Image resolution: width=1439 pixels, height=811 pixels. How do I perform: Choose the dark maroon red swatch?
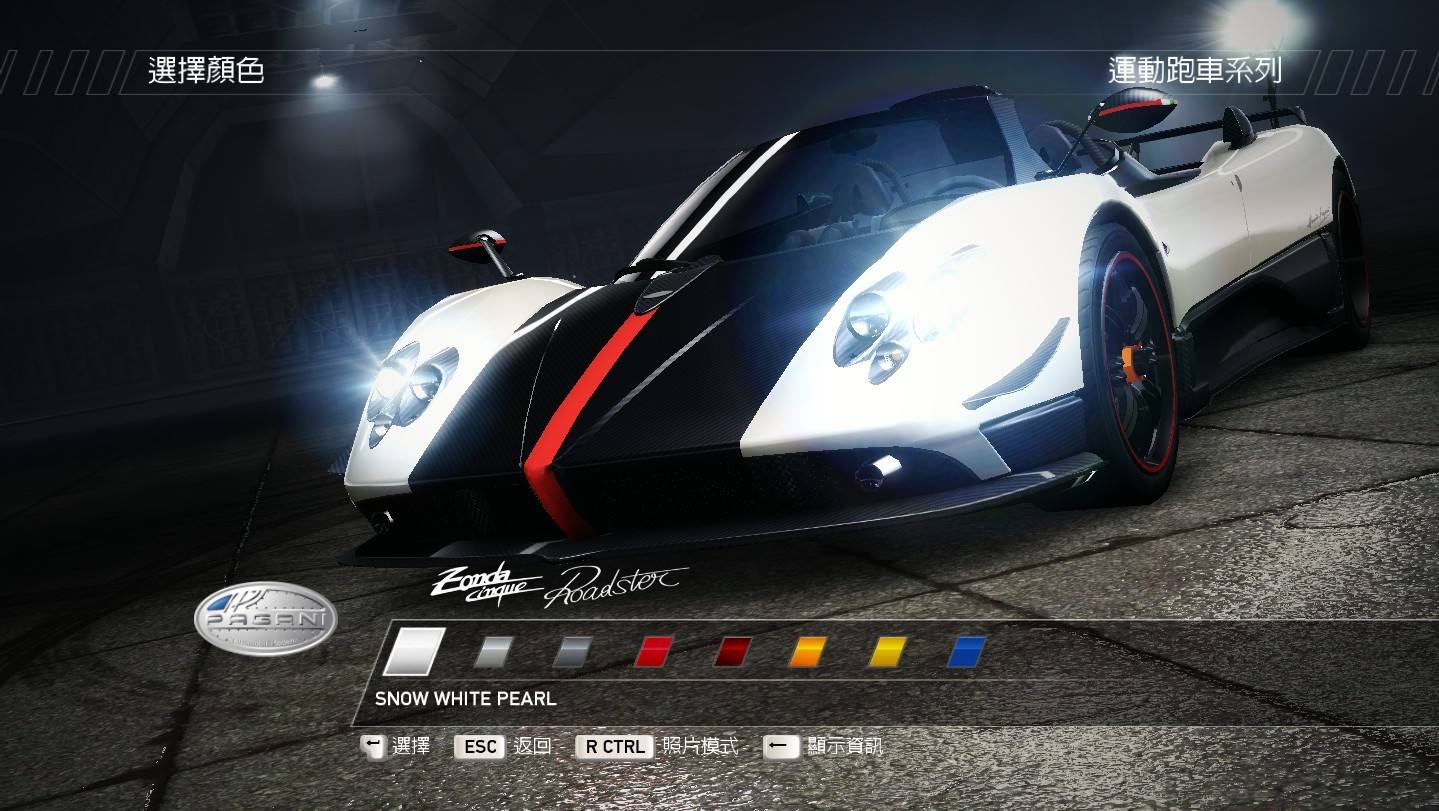733,652
